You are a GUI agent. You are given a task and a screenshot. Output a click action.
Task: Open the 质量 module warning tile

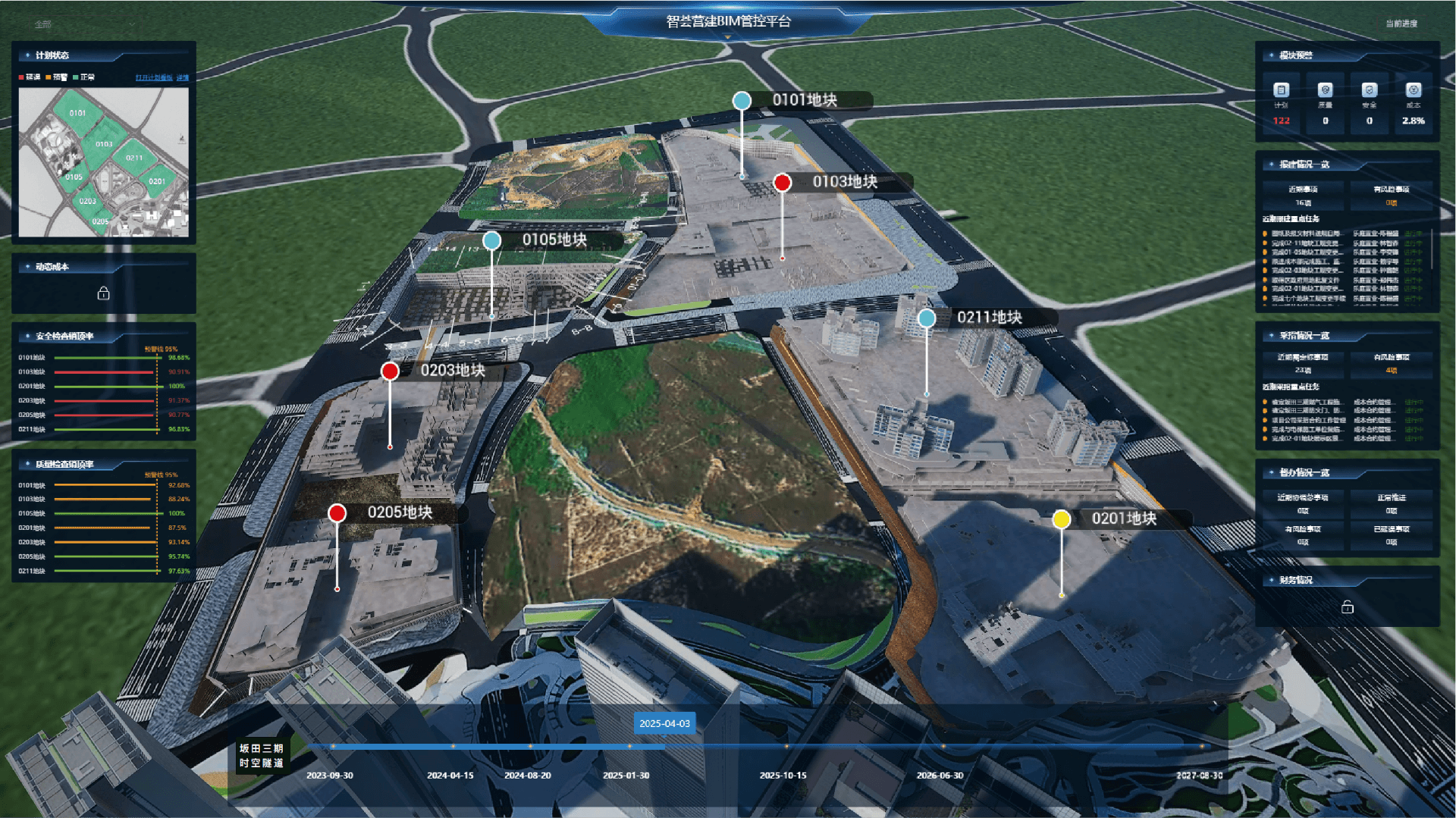(1325, 104)
